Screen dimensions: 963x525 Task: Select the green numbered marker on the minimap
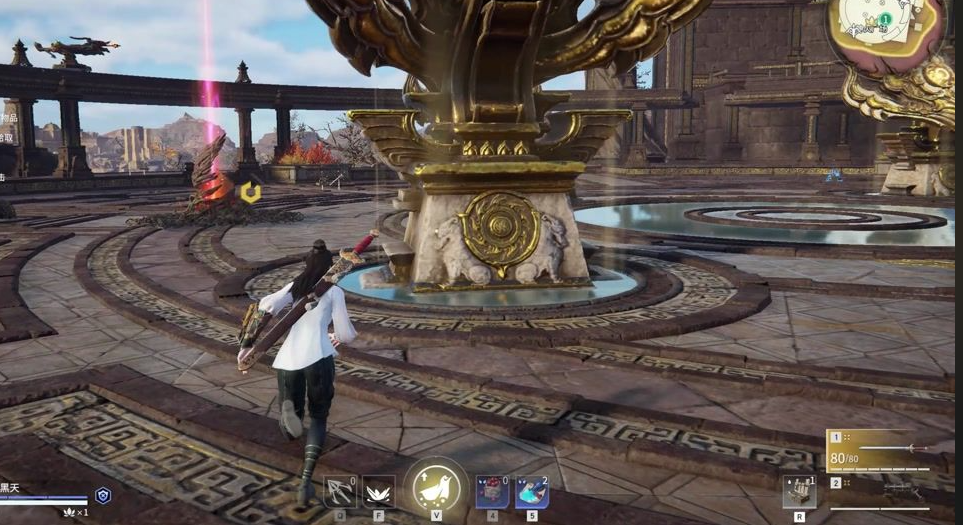point(885,19)
